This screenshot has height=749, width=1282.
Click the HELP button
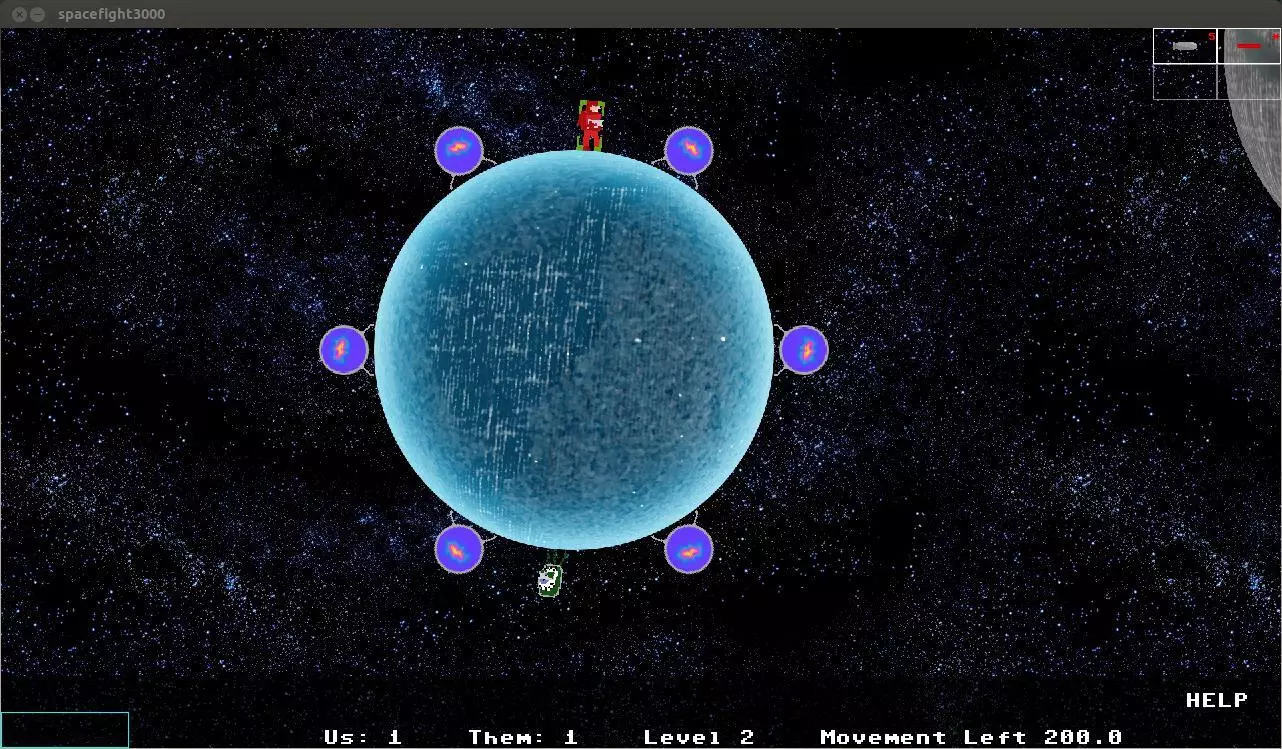tap(1216, 699)
